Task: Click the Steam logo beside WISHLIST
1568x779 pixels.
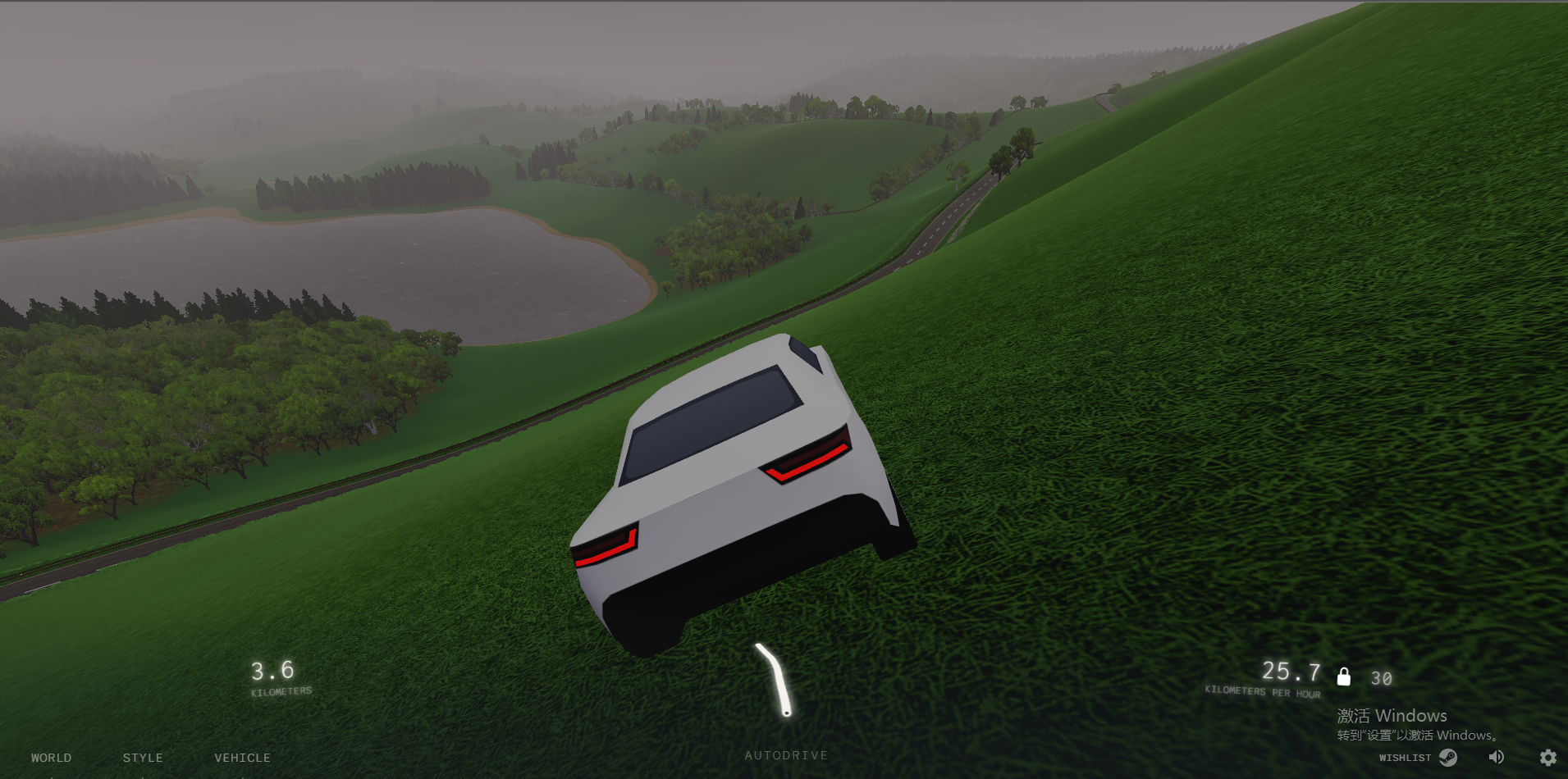Action: (1449, 758)
